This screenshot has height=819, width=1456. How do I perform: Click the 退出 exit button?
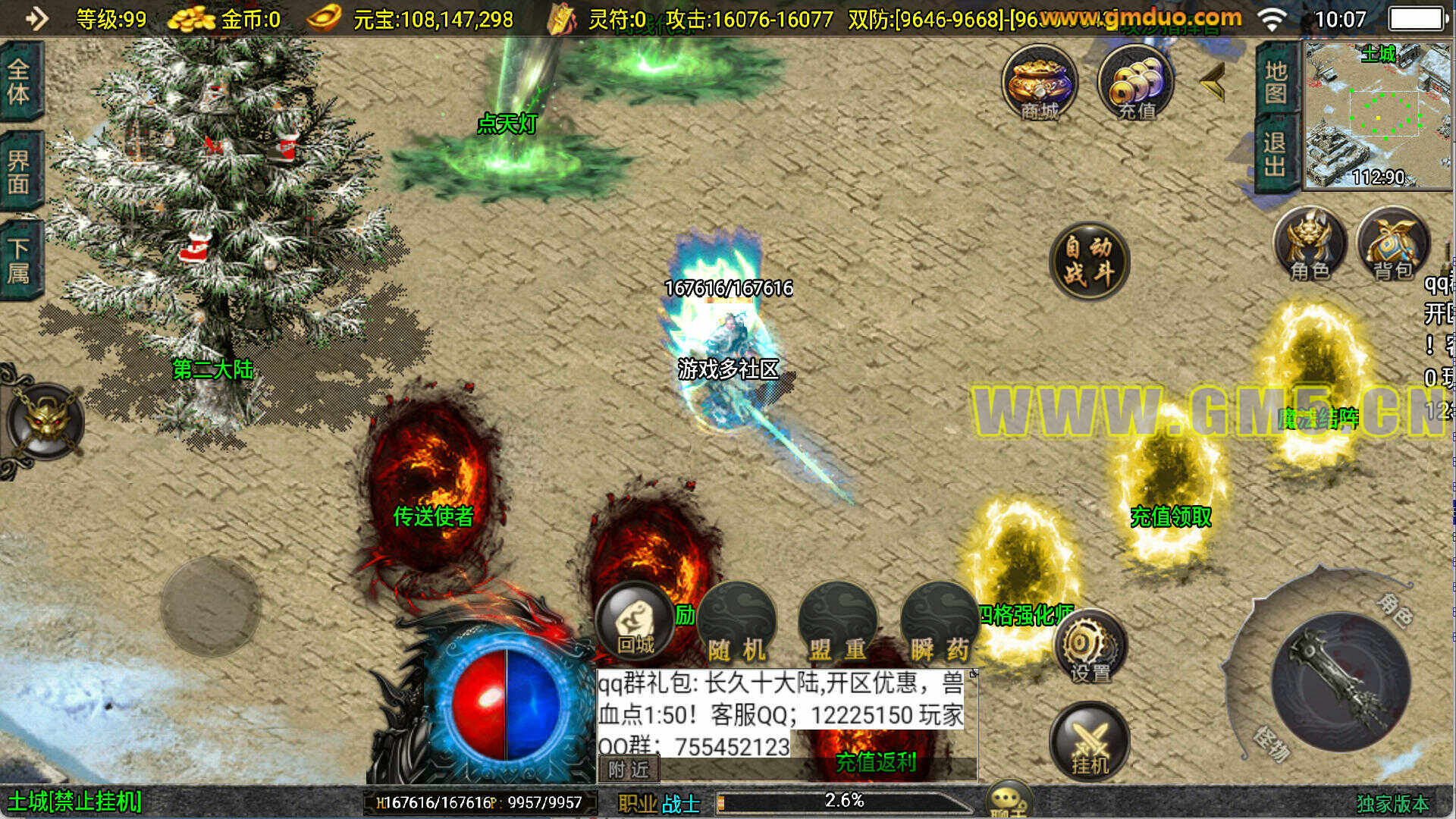[1276, 153]
